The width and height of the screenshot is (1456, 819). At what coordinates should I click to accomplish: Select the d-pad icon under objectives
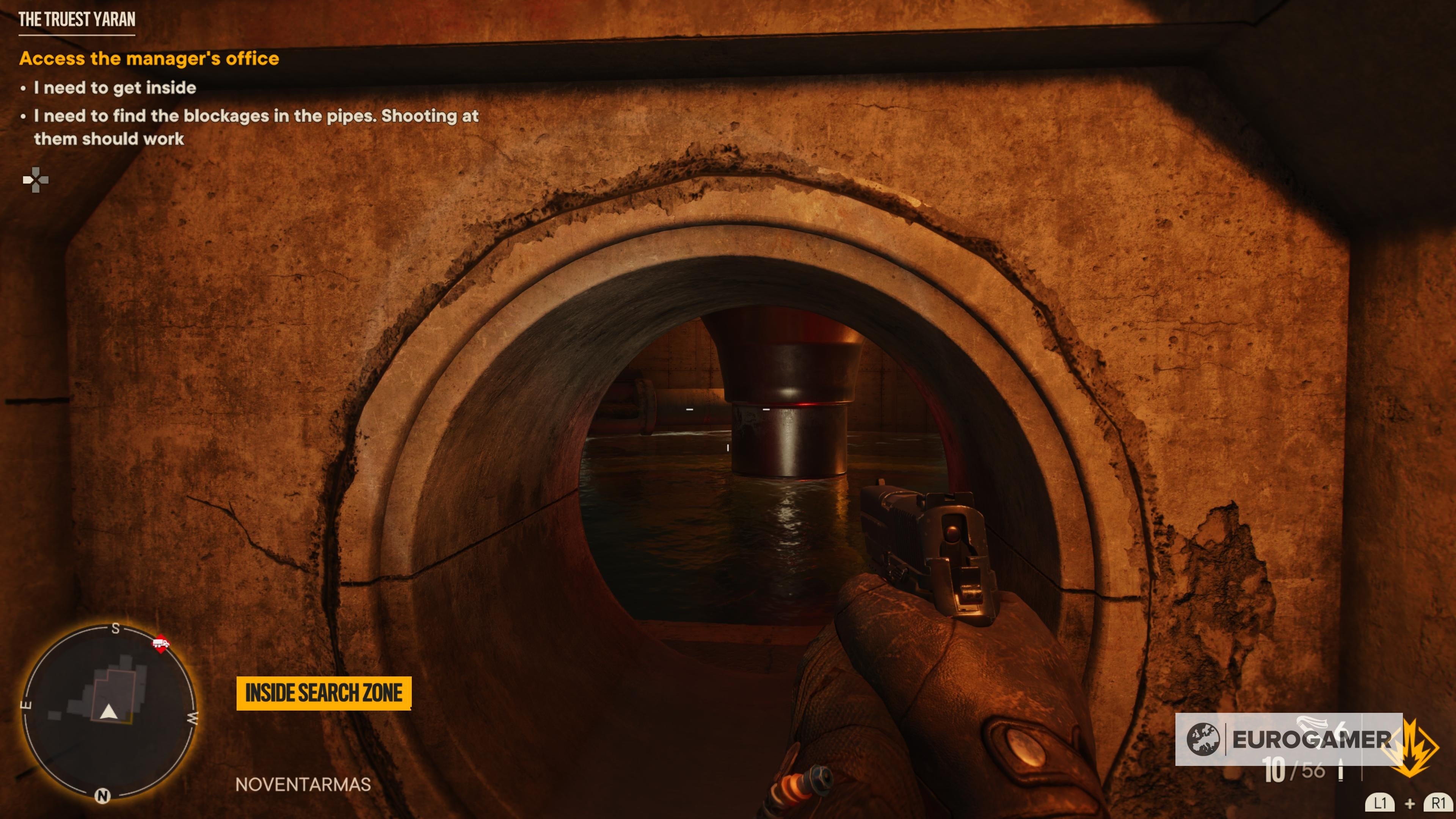point(36,180)
